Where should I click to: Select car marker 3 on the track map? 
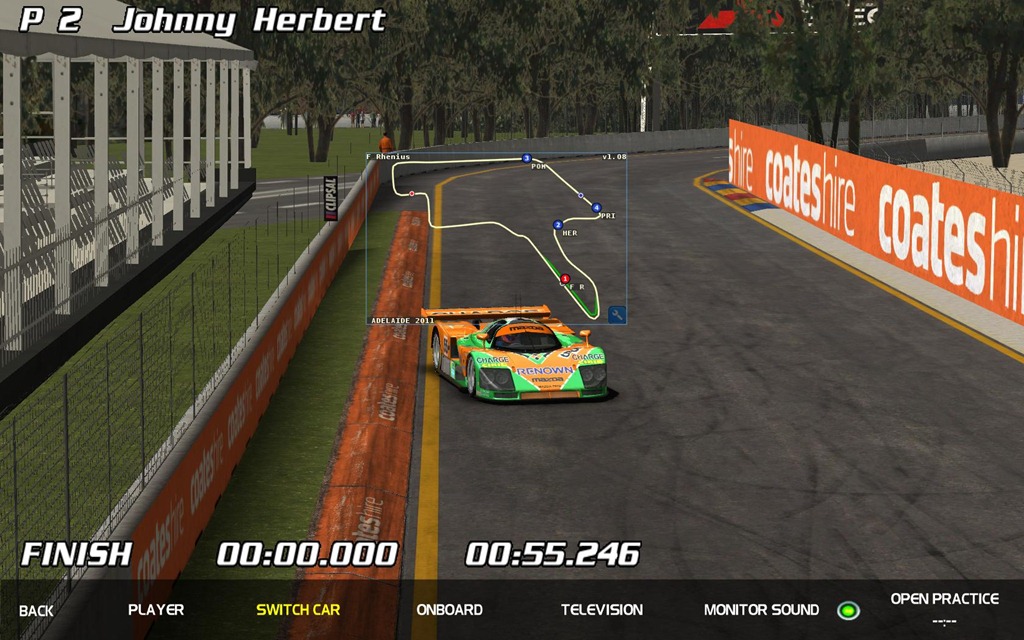(x=526, y=158)
